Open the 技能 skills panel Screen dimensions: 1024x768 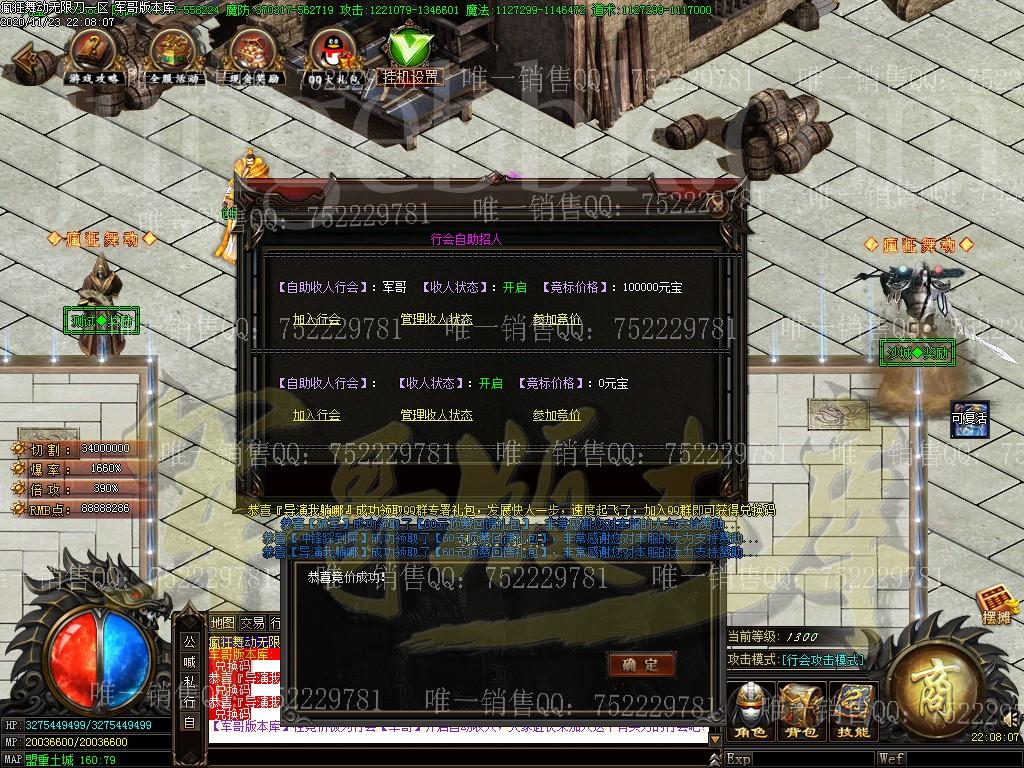(853, 710)
